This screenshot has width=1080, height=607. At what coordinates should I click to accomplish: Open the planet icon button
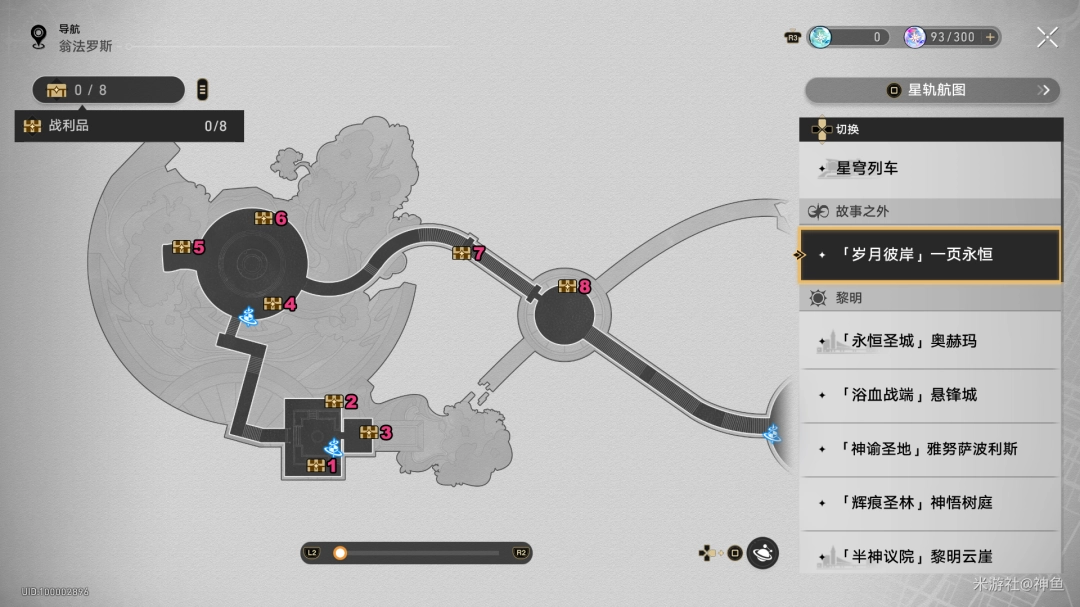pyautogui.click(x=762, y=553)
